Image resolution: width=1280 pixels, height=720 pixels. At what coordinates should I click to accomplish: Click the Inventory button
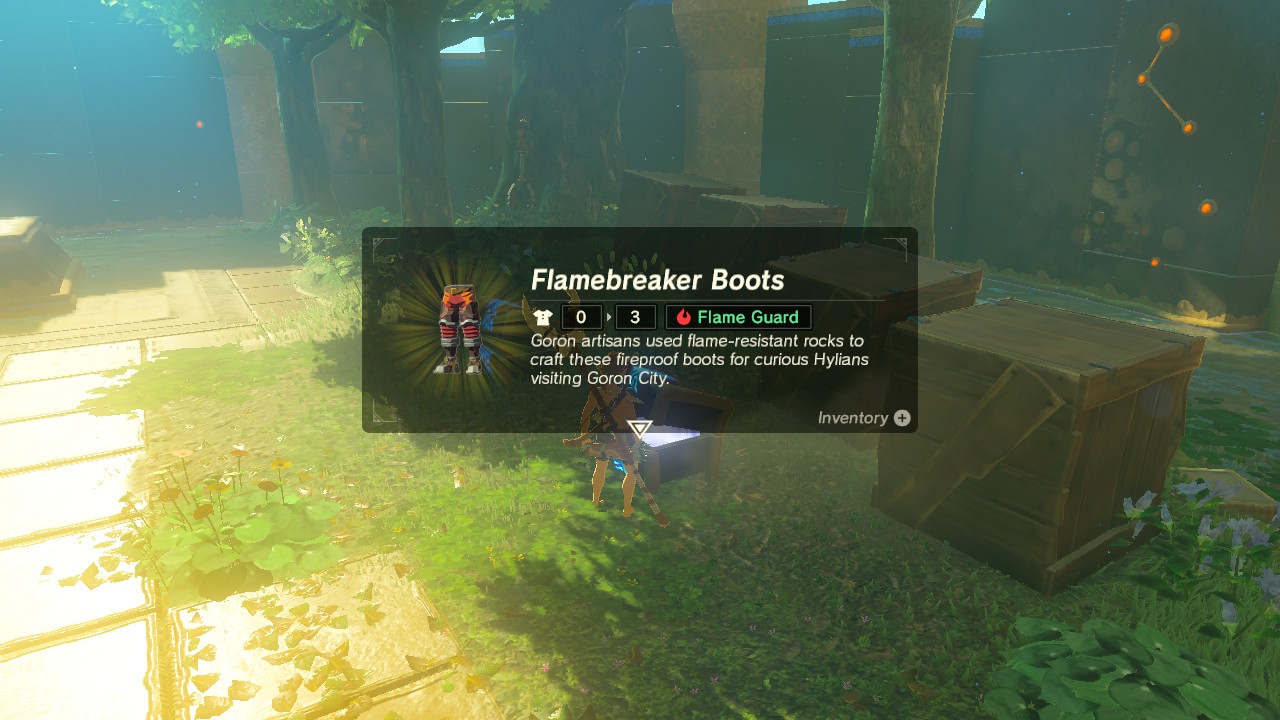point(860,418)
